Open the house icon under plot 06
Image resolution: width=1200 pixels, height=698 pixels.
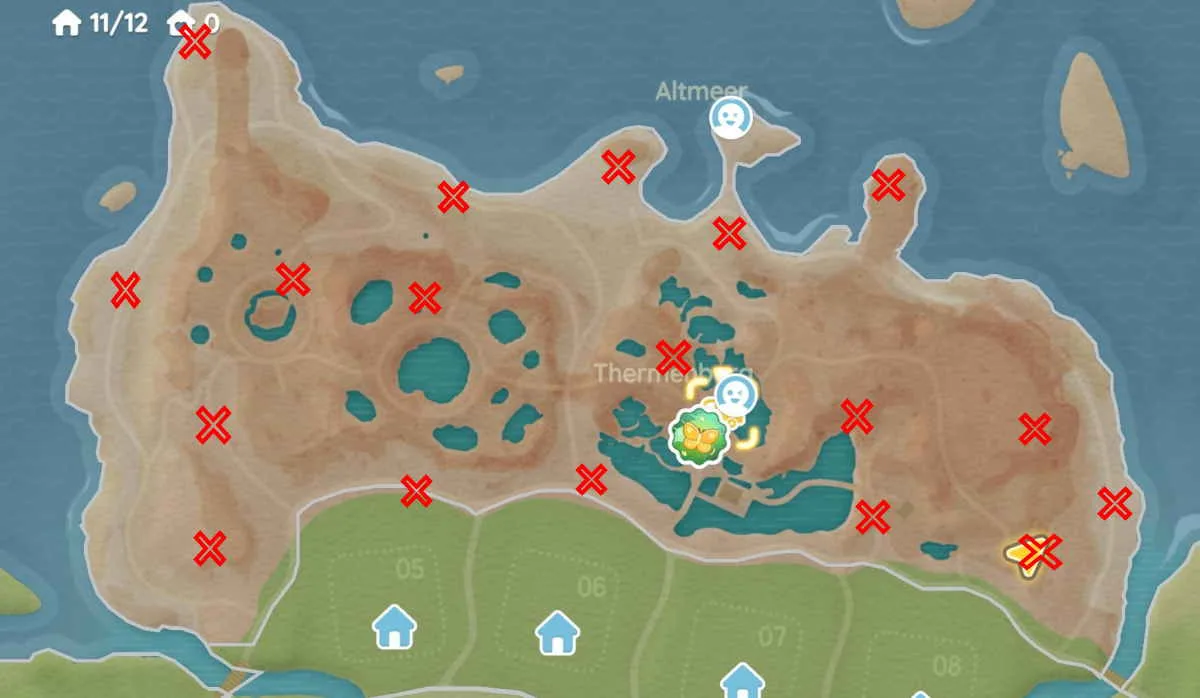click(557, 632)
